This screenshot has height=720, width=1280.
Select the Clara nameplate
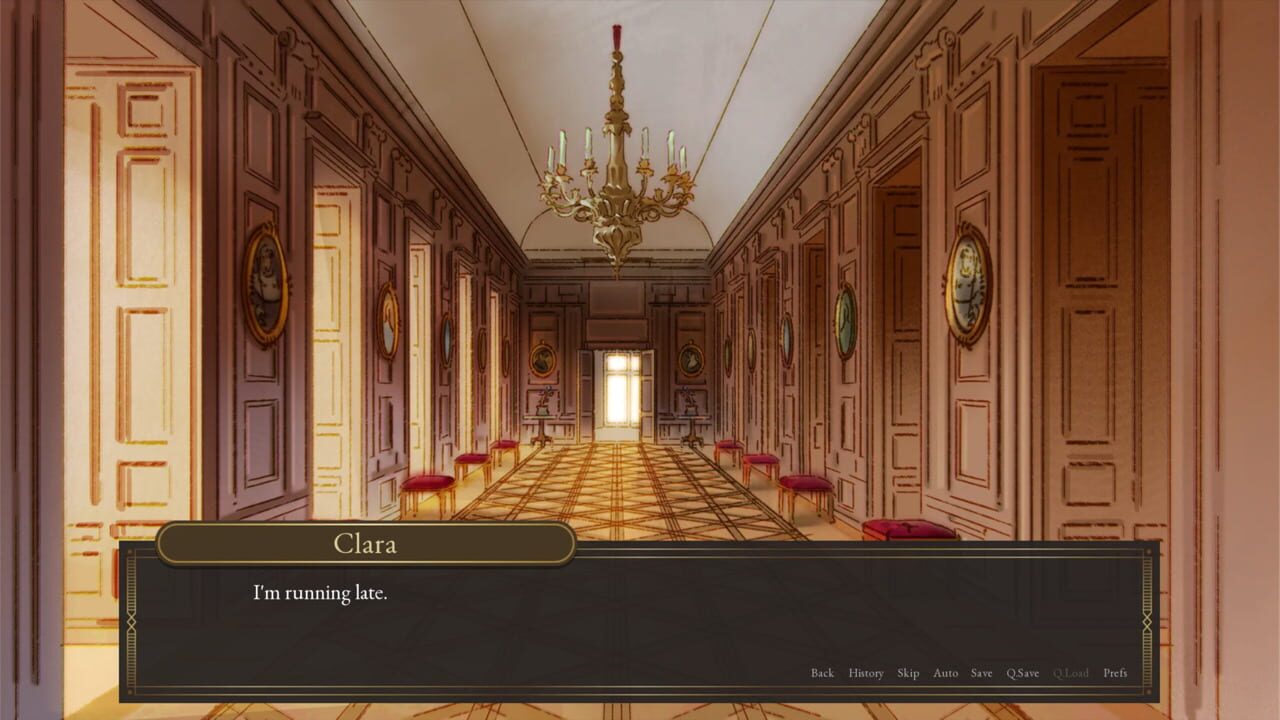(x=365, y=544)
